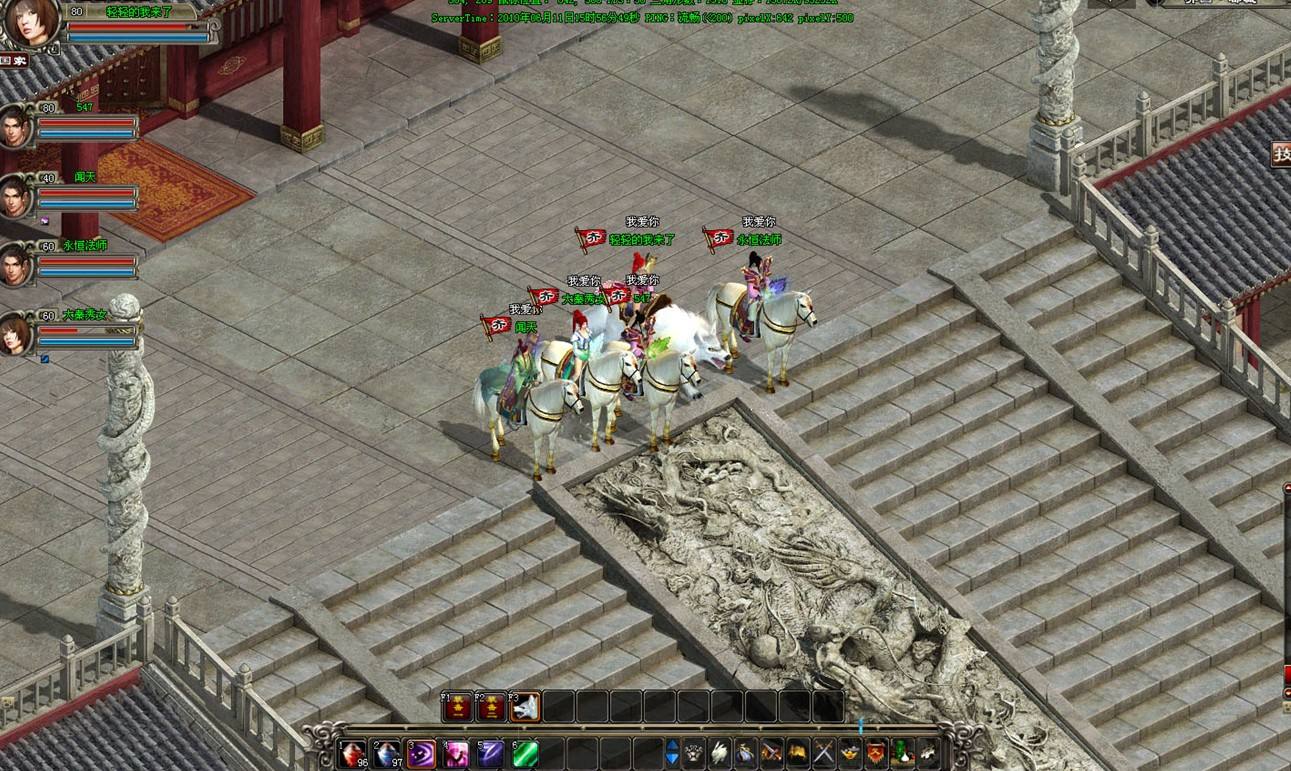This screenshot has width=1291, height=771.
Task: Use the red health potion in slot 1
Action: pyautogui.click(x=353, y=753)
